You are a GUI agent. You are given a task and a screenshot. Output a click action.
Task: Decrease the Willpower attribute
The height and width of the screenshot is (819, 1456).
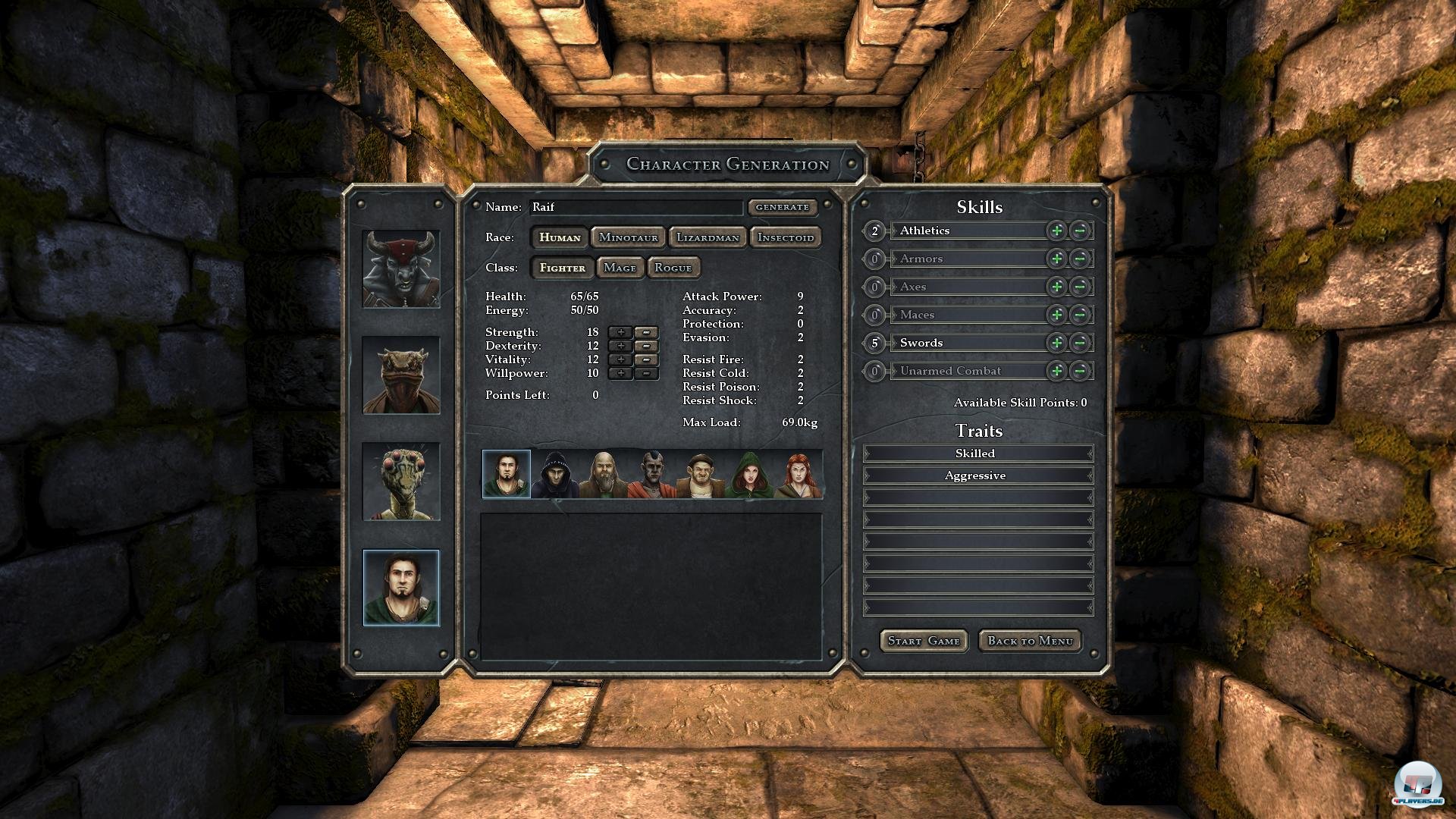click(646, 373)
